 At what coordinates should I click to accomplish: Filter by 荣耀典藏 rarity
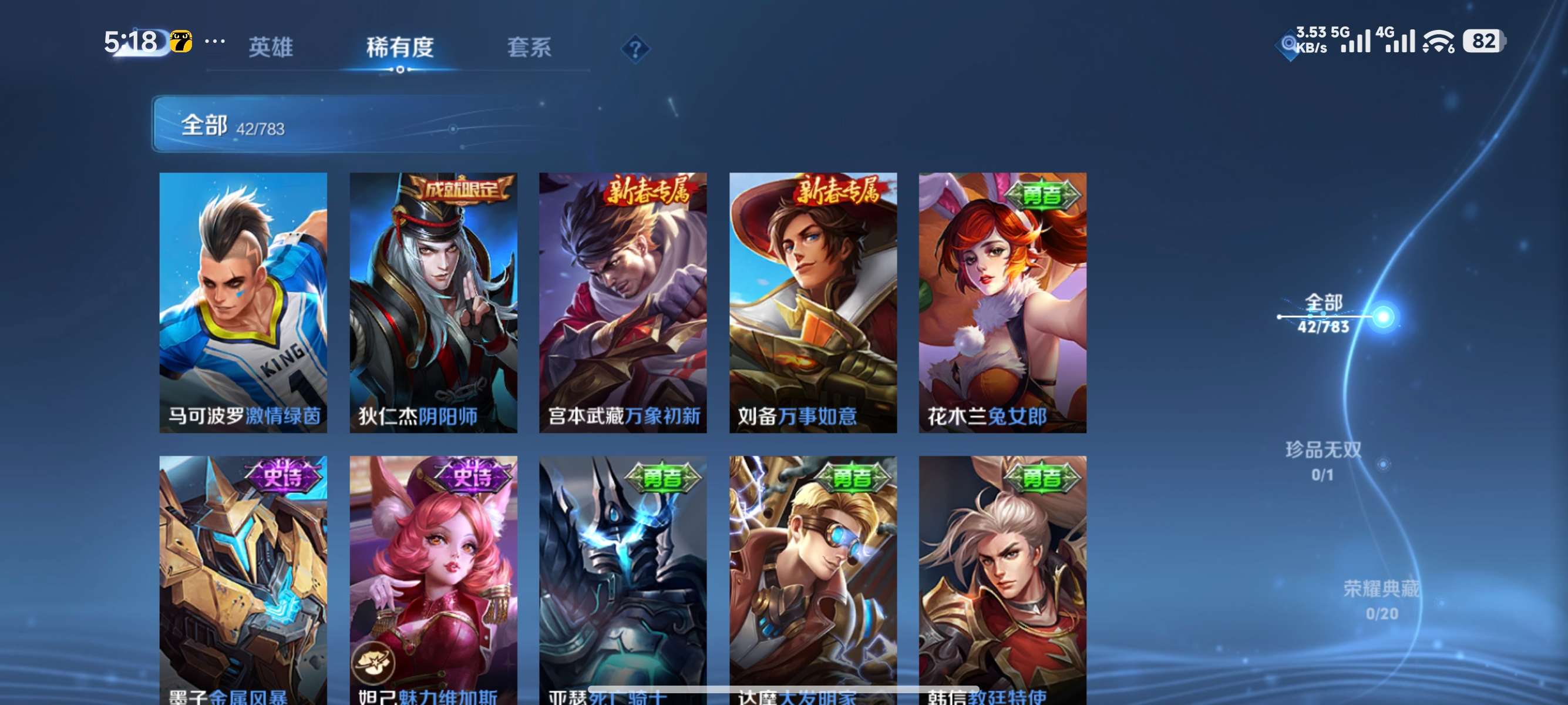pyautogui.click(x=1381, y=600)
